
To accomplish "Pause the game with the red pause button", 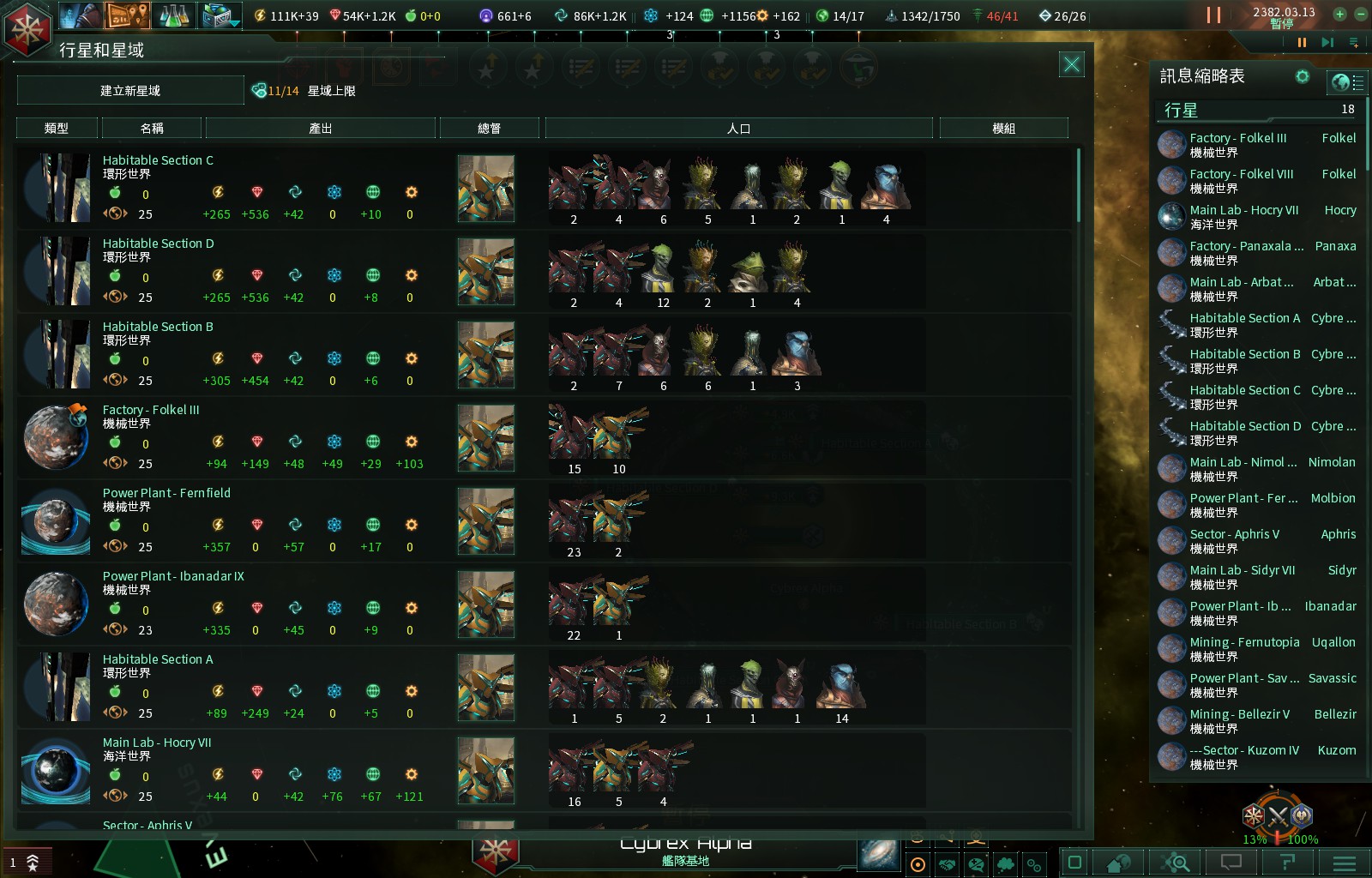I will [1213, 15].
